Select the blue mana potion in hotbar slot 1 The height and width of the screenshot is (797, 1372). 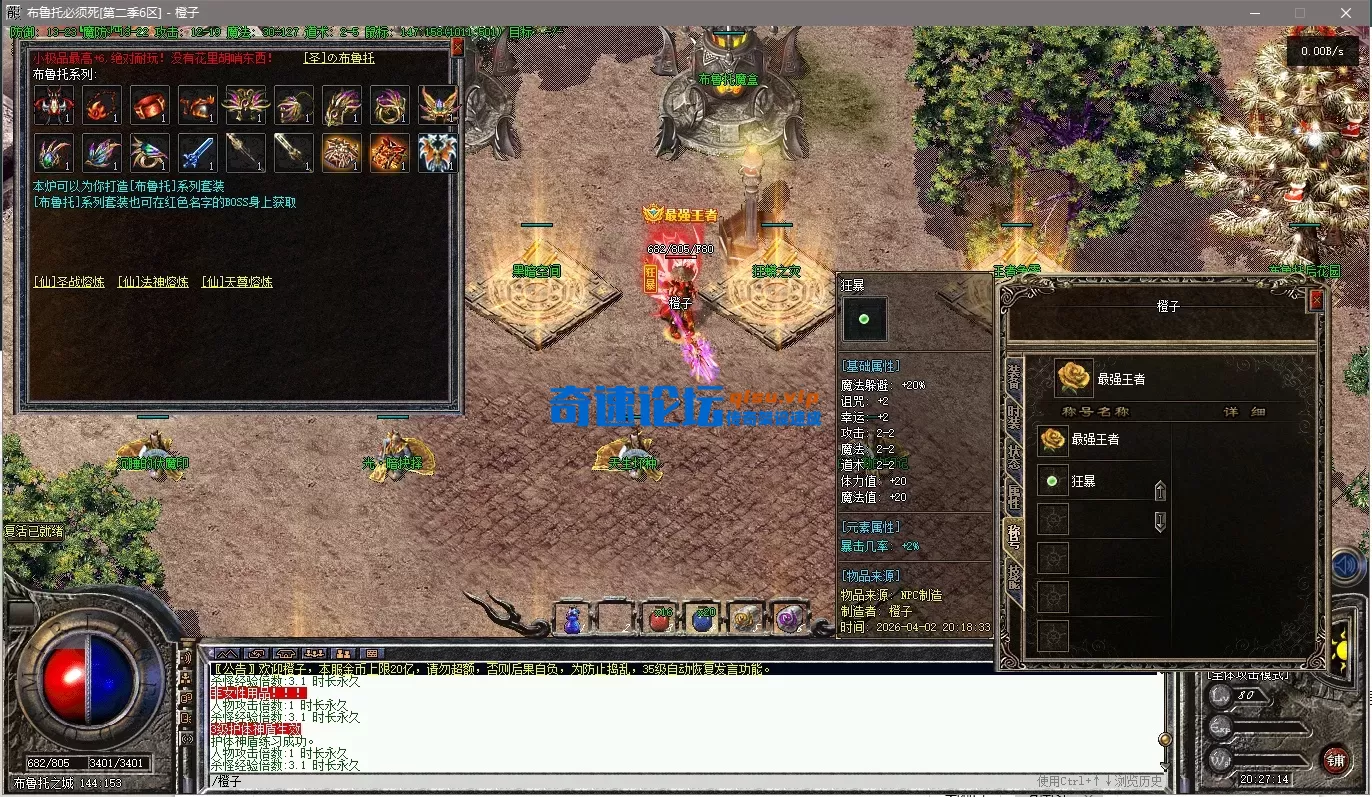[x=572, y=618]
